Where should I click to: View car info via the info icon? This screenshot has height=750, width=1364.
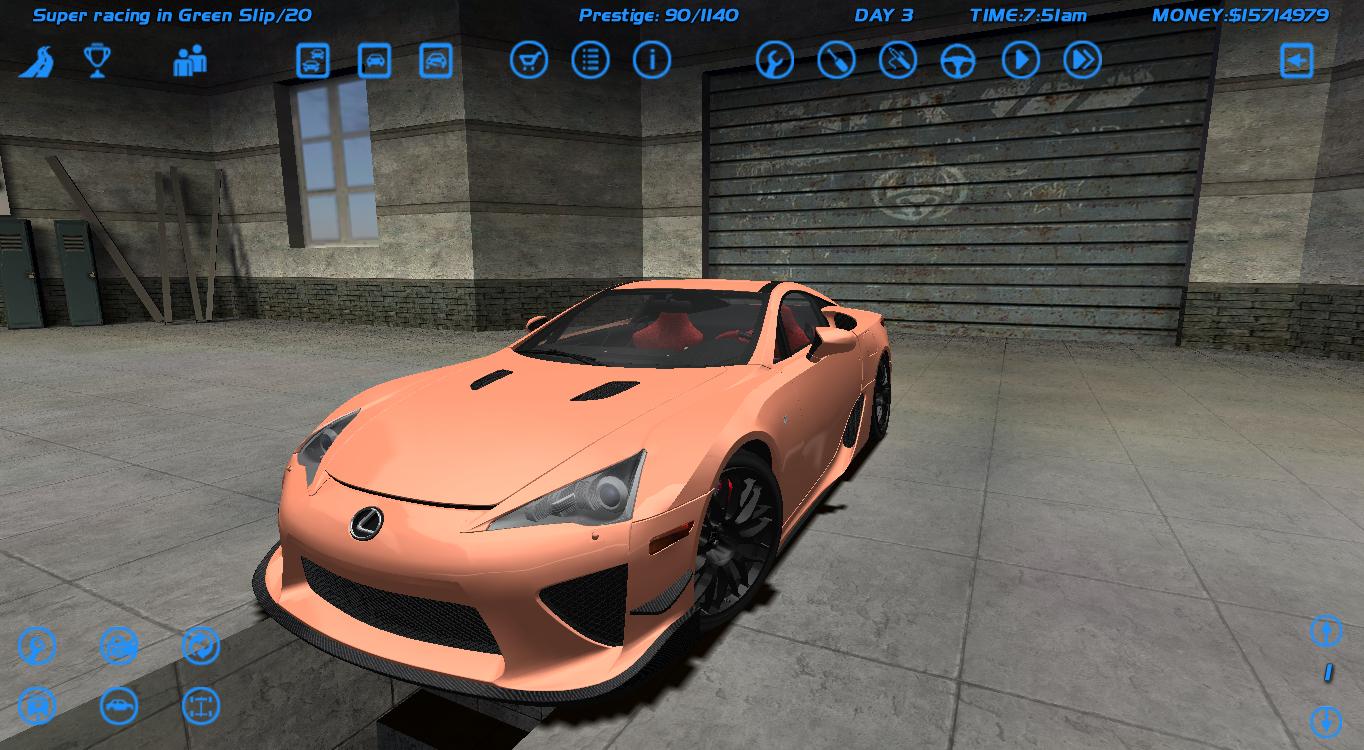click(x=651, y=59)
